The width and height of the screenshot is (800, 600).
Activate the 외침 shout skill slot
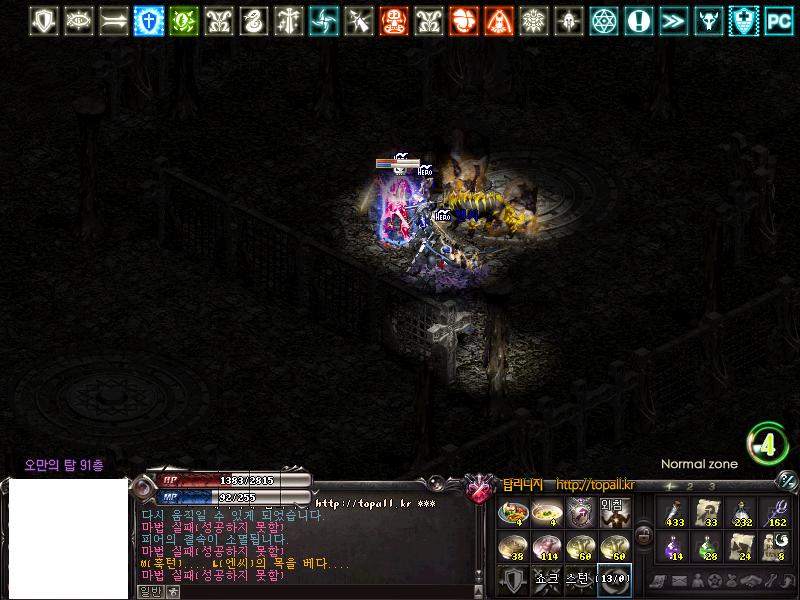pos(614,512)
